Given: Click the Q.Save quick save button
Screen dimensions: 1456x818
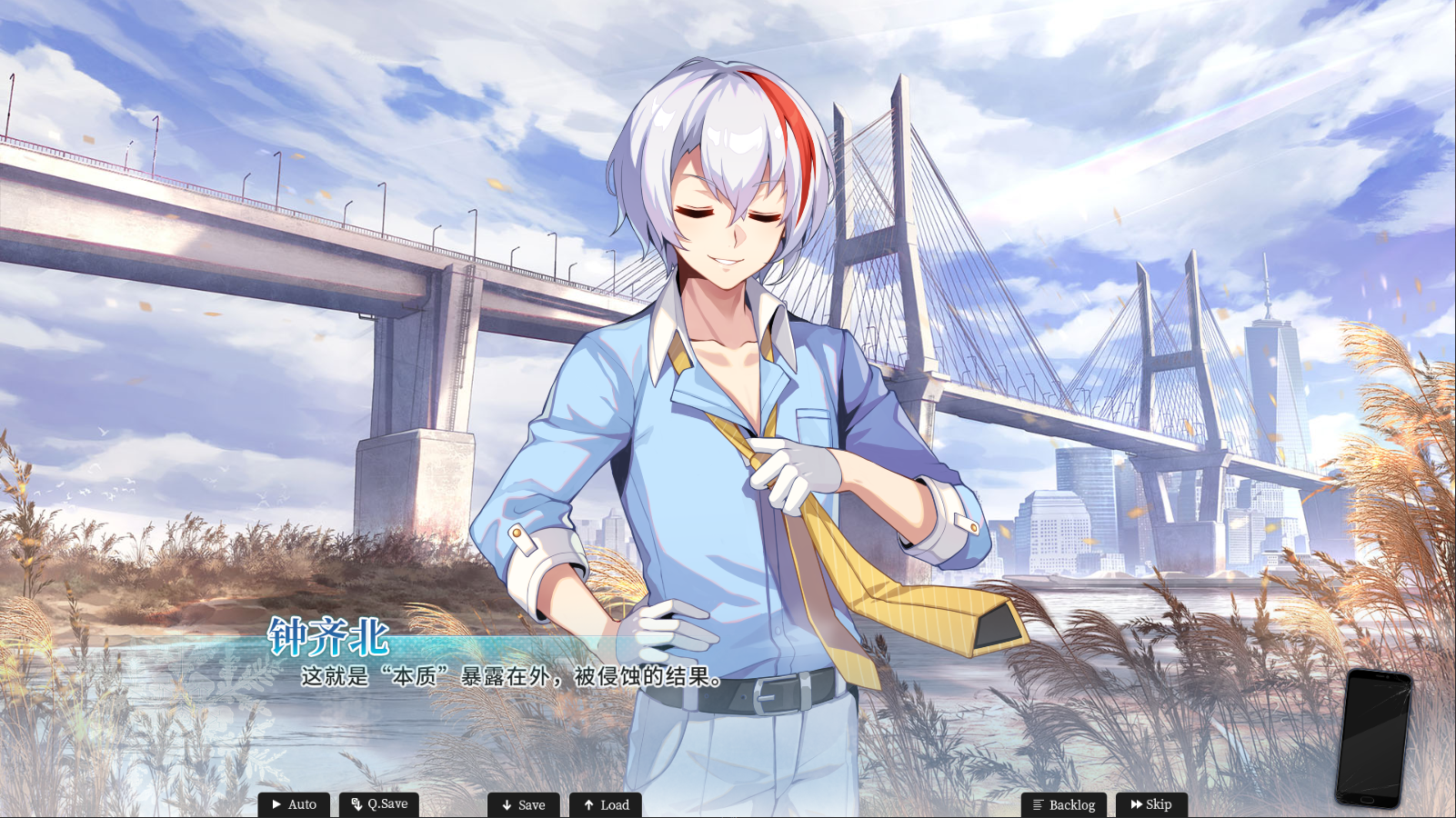Looking at the screenshot, I should coord(379,804).
